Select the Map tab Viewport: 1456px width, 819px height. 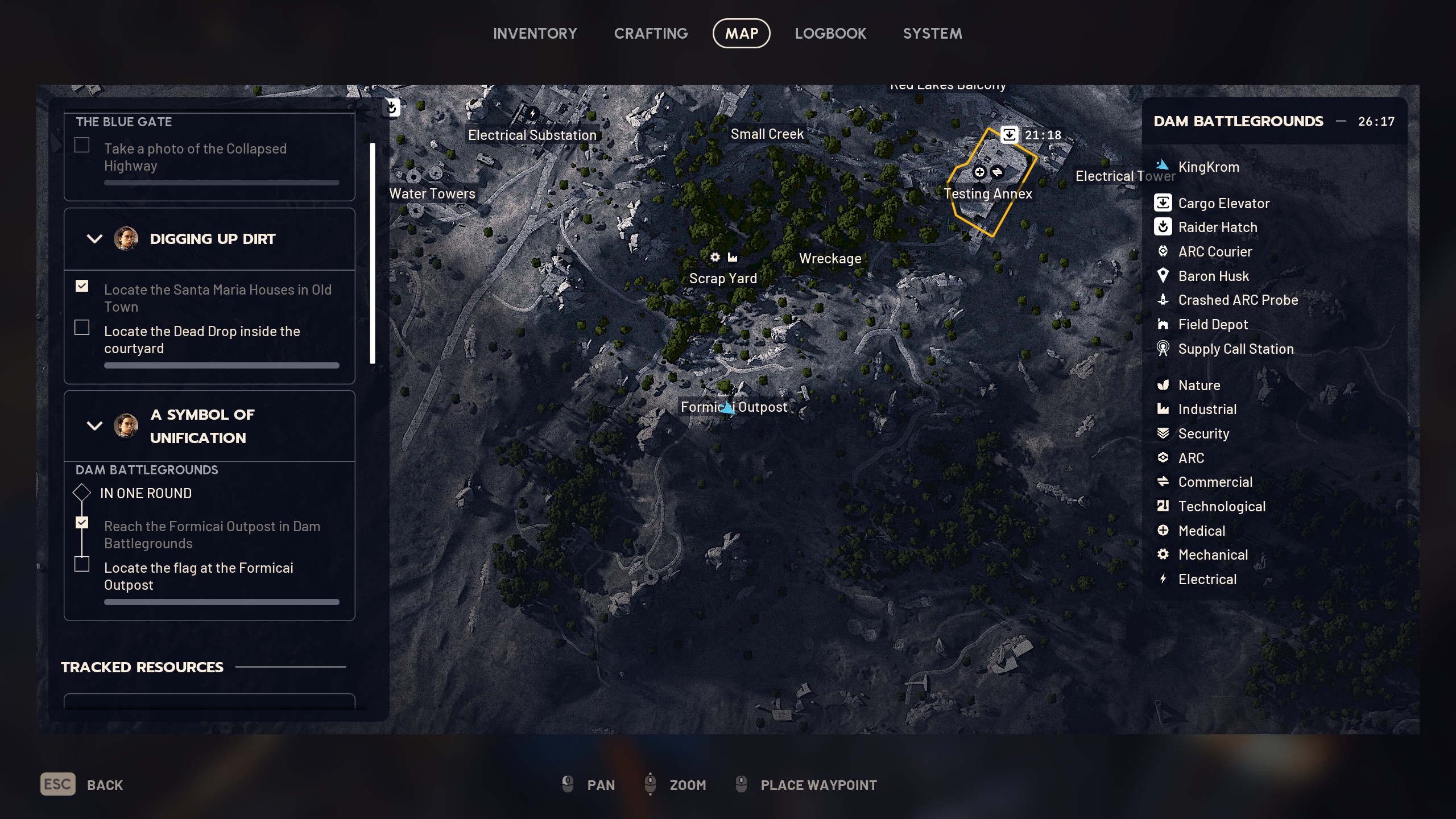[x=741, y=34]
